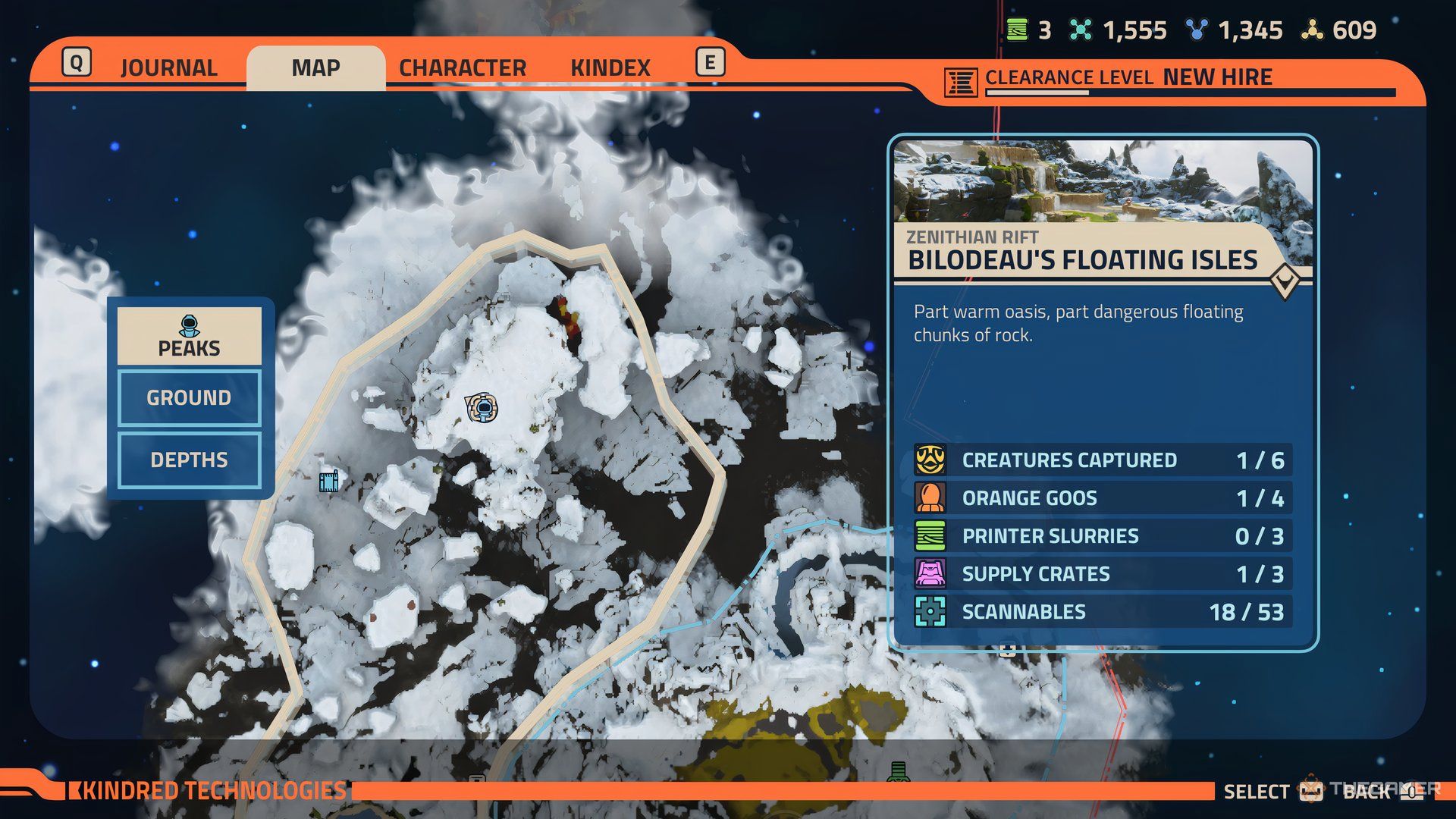Click the player location marker on map
1456x819 pixels.
pos(482,408)
